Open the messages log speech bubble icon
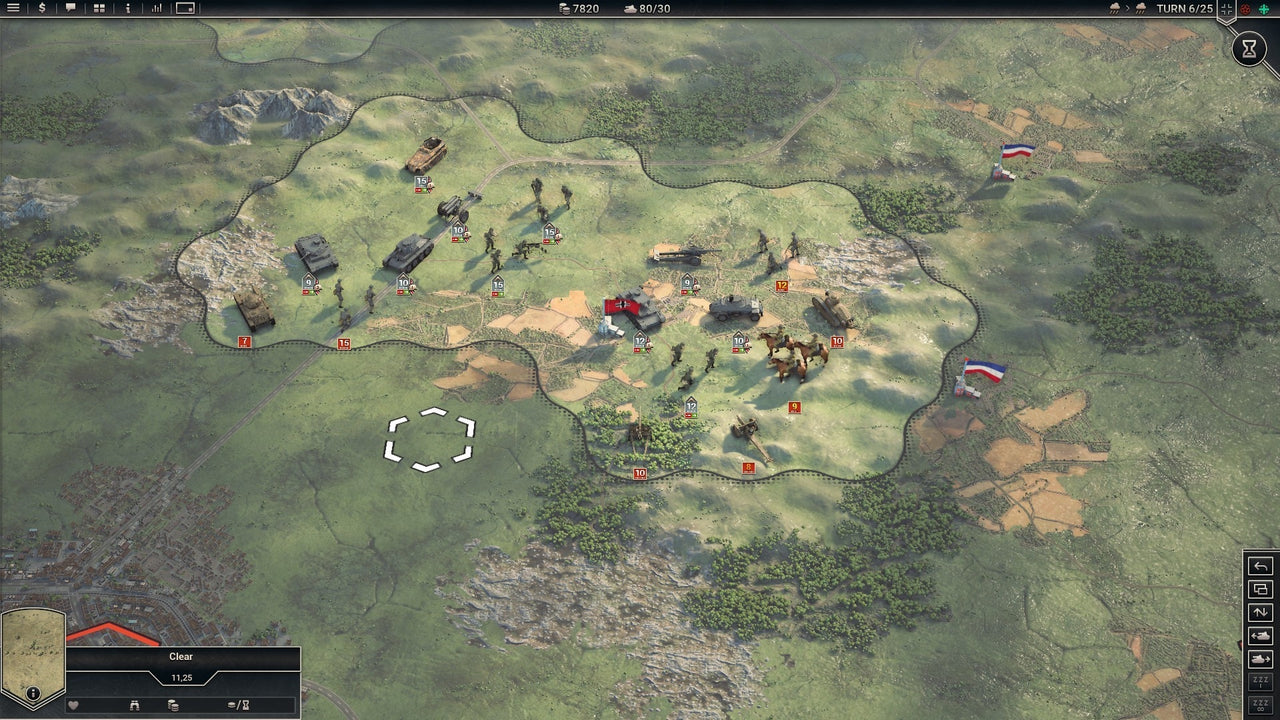This screenshot has height=720, width=1280. [71, 9]
